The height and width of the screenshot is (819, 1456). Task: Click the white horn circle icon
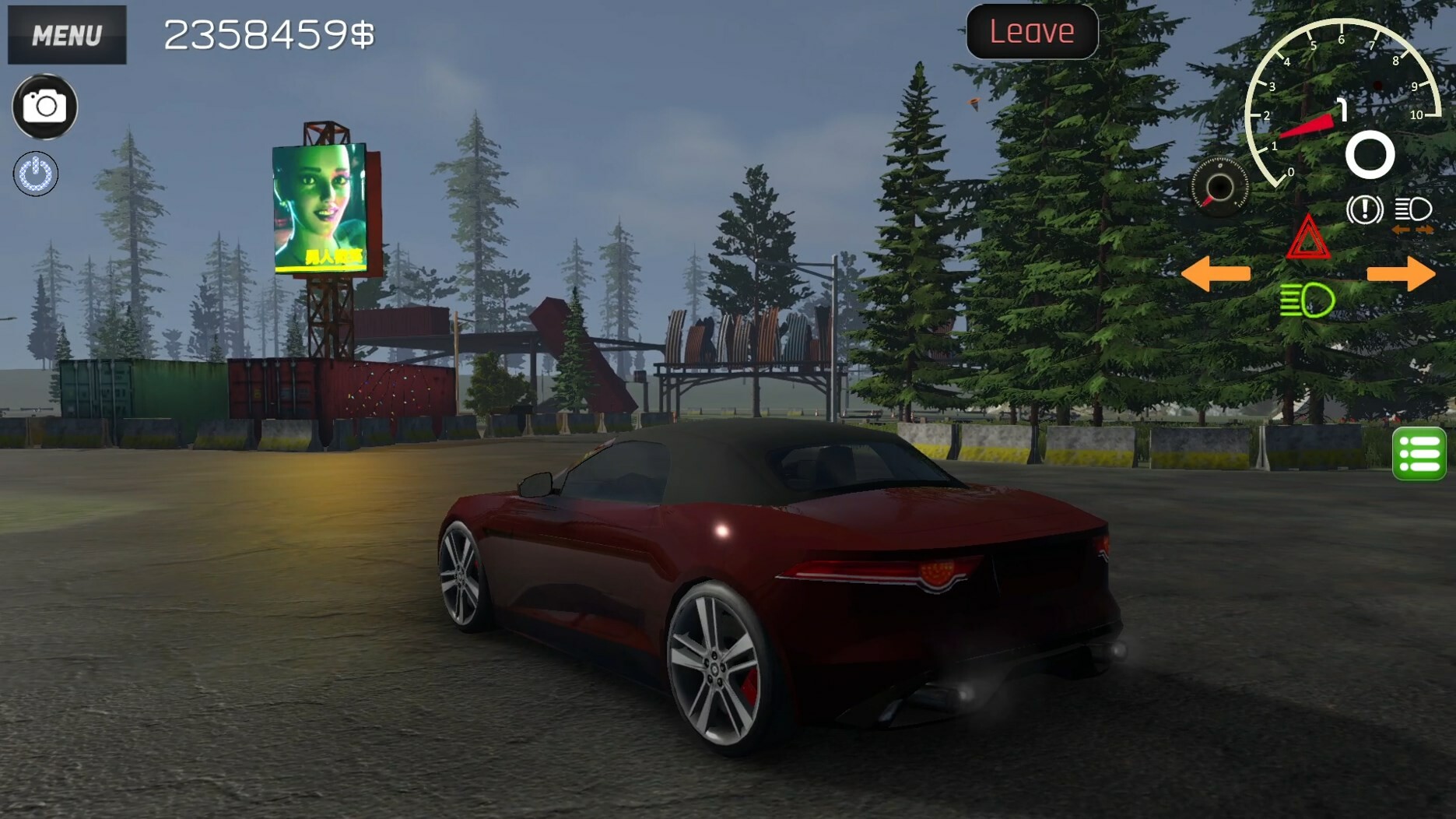(x=1370, y=156)
